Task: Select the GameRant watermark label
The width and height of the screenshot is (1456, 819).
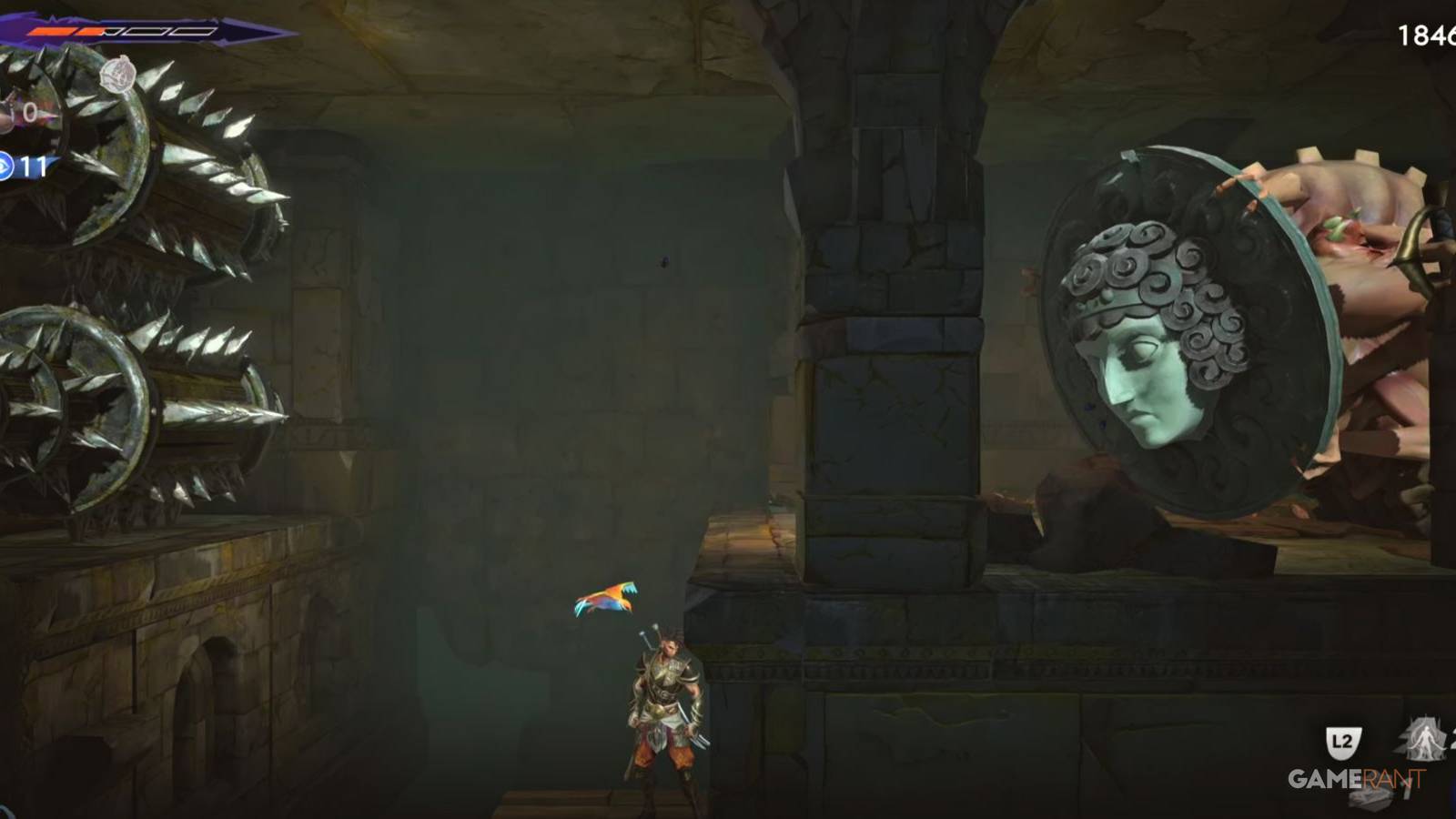Action: point(1356,778)
